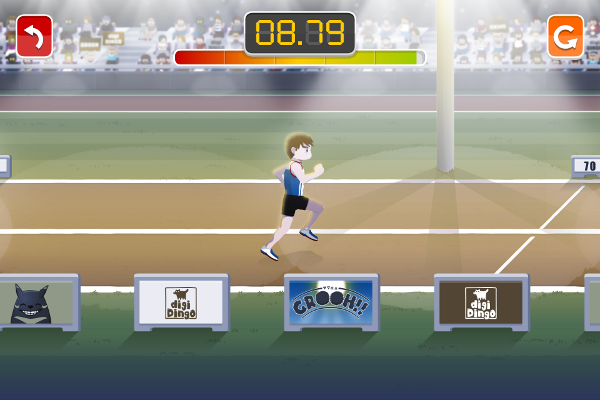The height and width of the screenshot is (400, 600).
Task: Restart the race with the orange button
Action: coord(565,38)
